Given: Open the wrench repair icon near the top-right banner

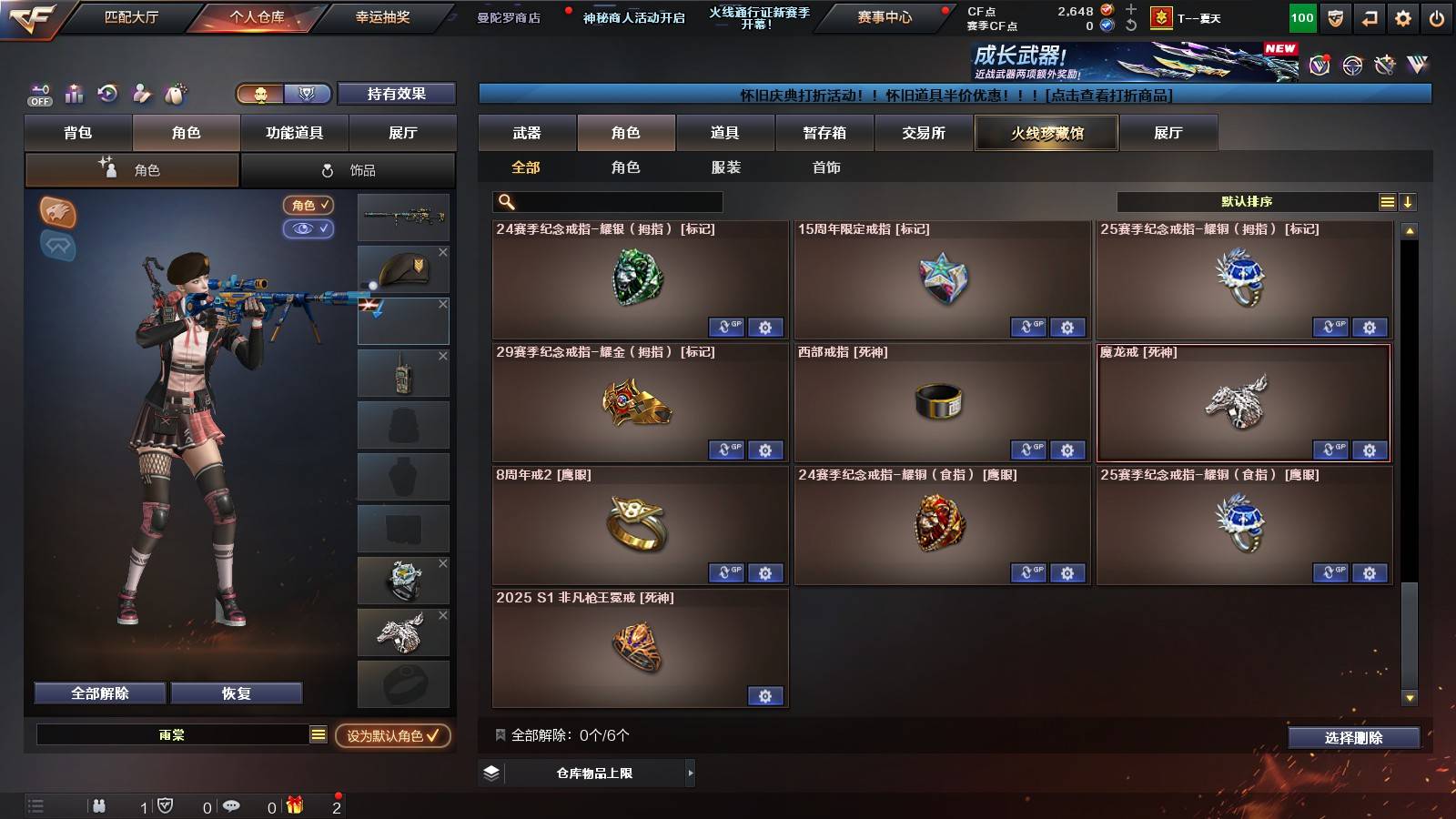Looking at the screenshot, I should click(x=1385, y=66).
